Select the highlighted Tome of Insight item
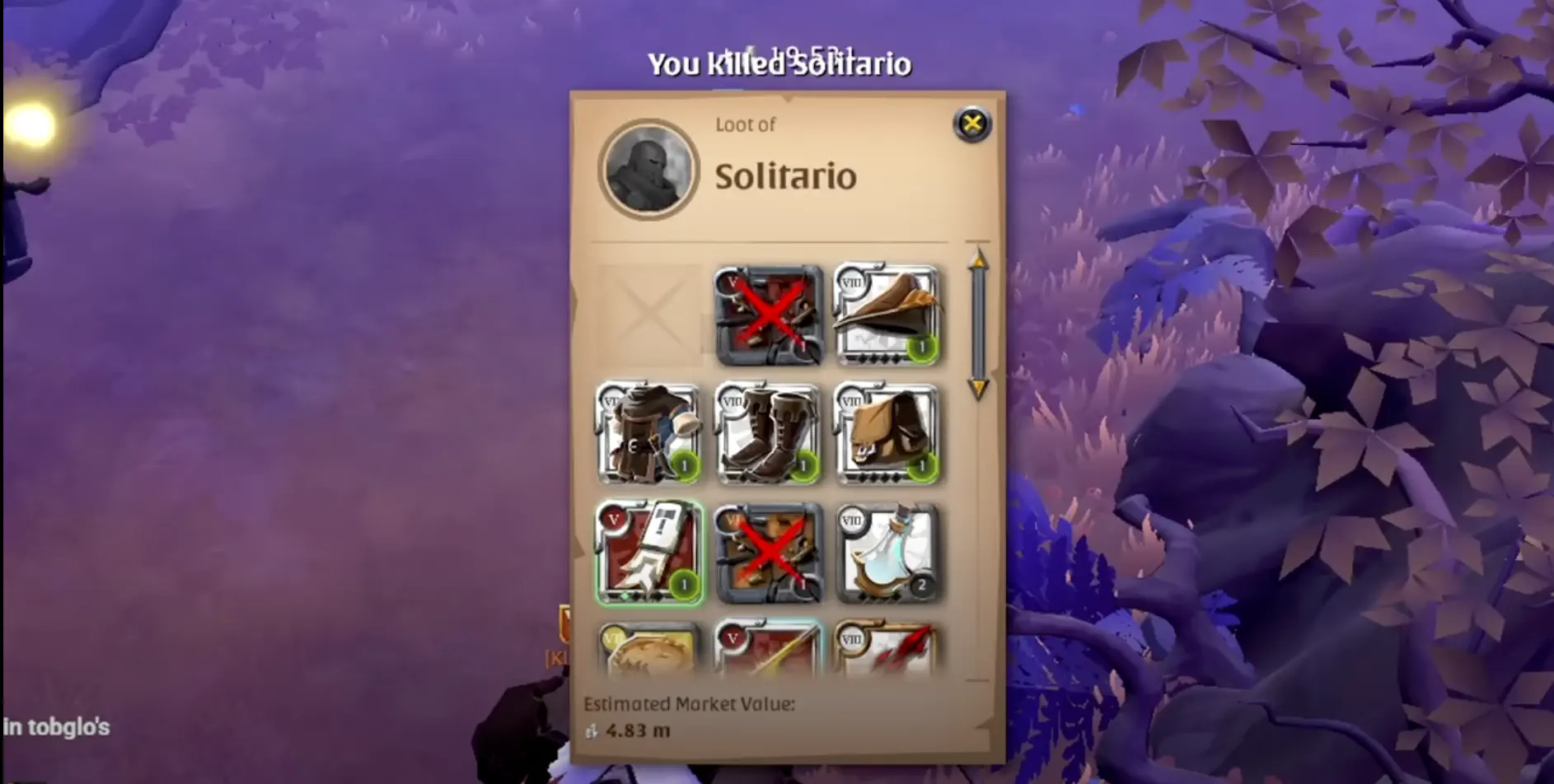This screenshot has width=1554, height=784. (x=649, y=554)
